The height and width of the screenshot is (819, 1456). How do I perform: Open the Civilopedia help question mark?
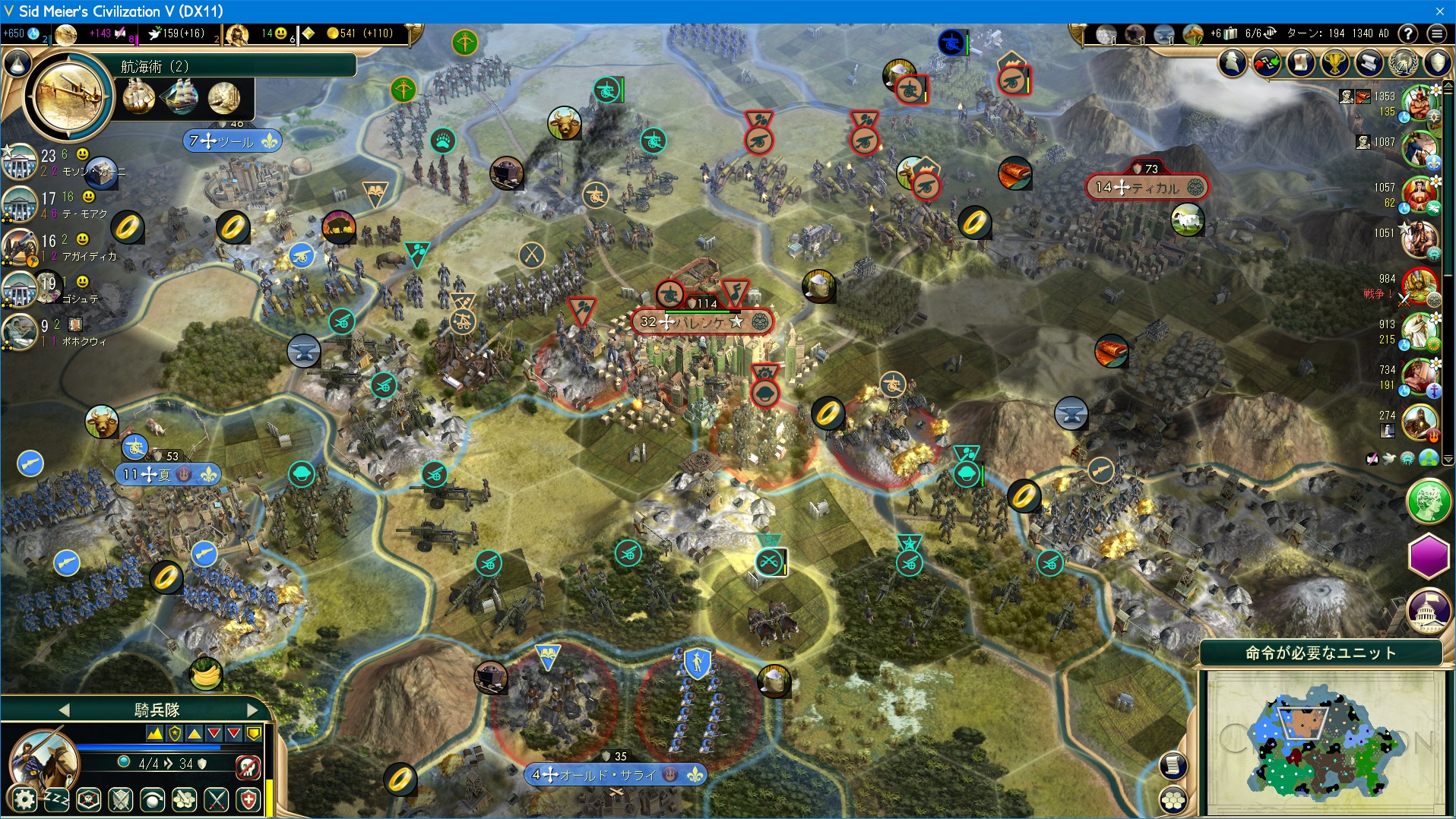[x=1408, y=33]
